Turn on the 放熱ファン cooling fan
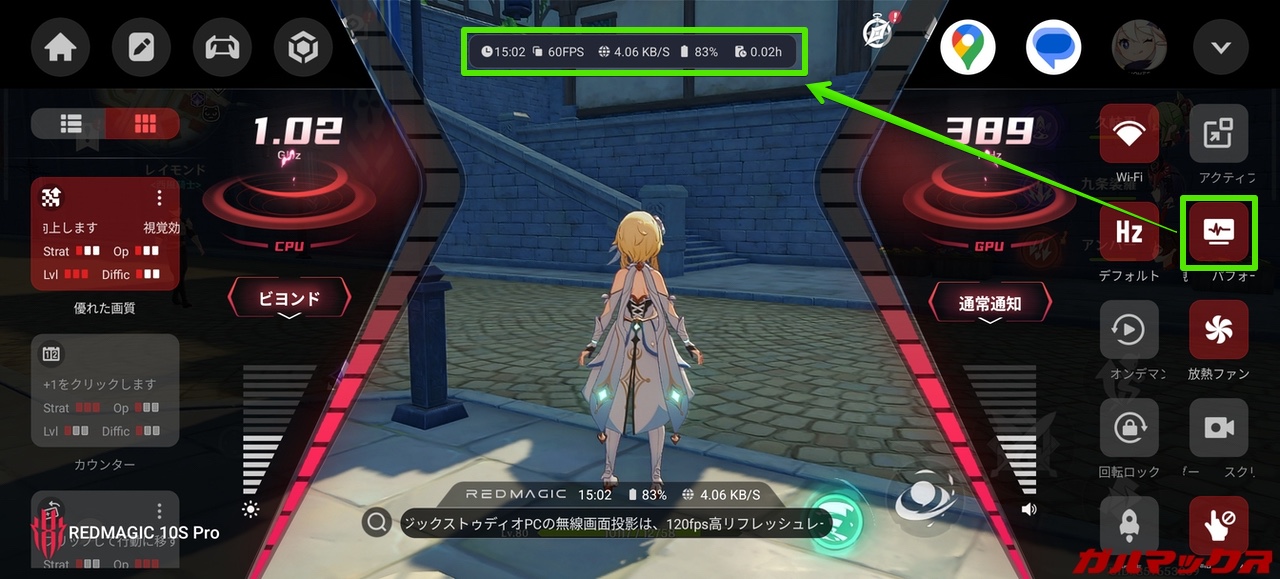 coord(1218,330)
